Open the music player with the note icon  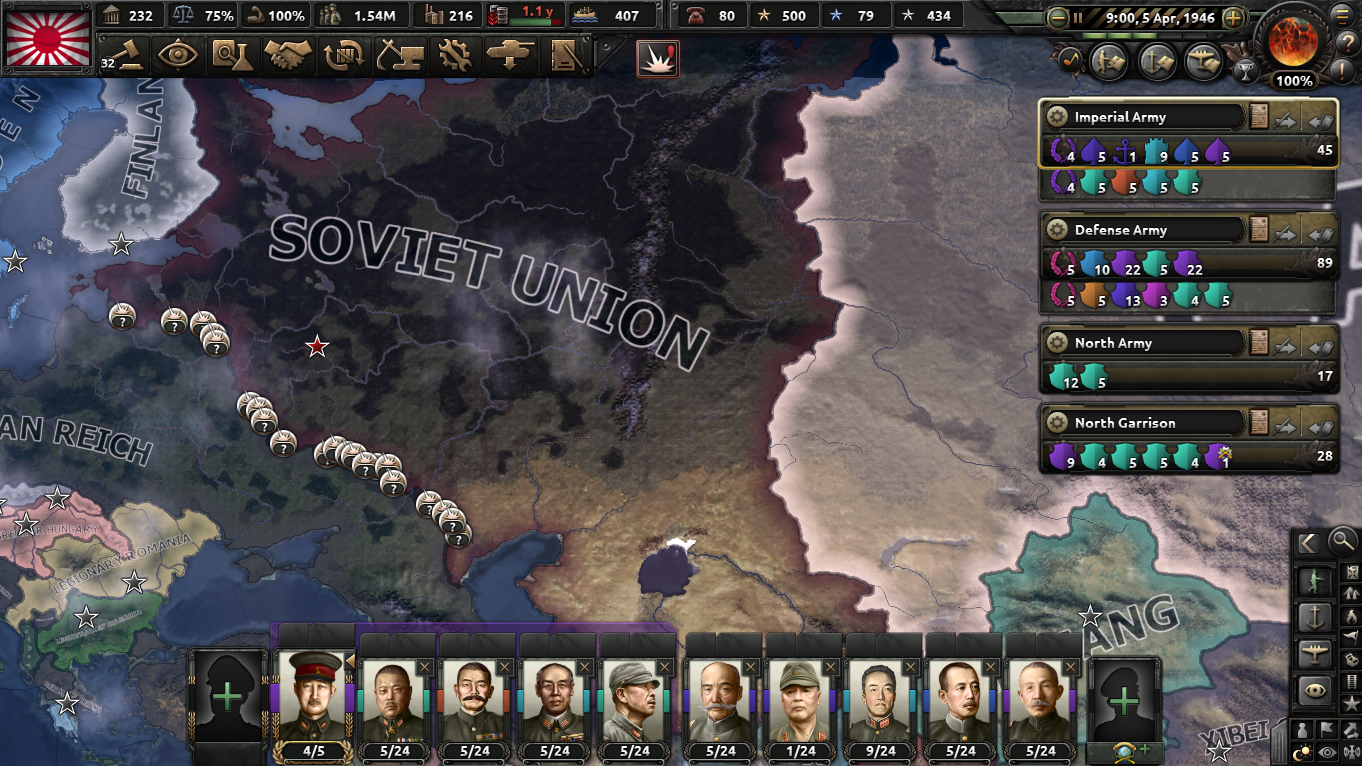(x=1069, y=60)
